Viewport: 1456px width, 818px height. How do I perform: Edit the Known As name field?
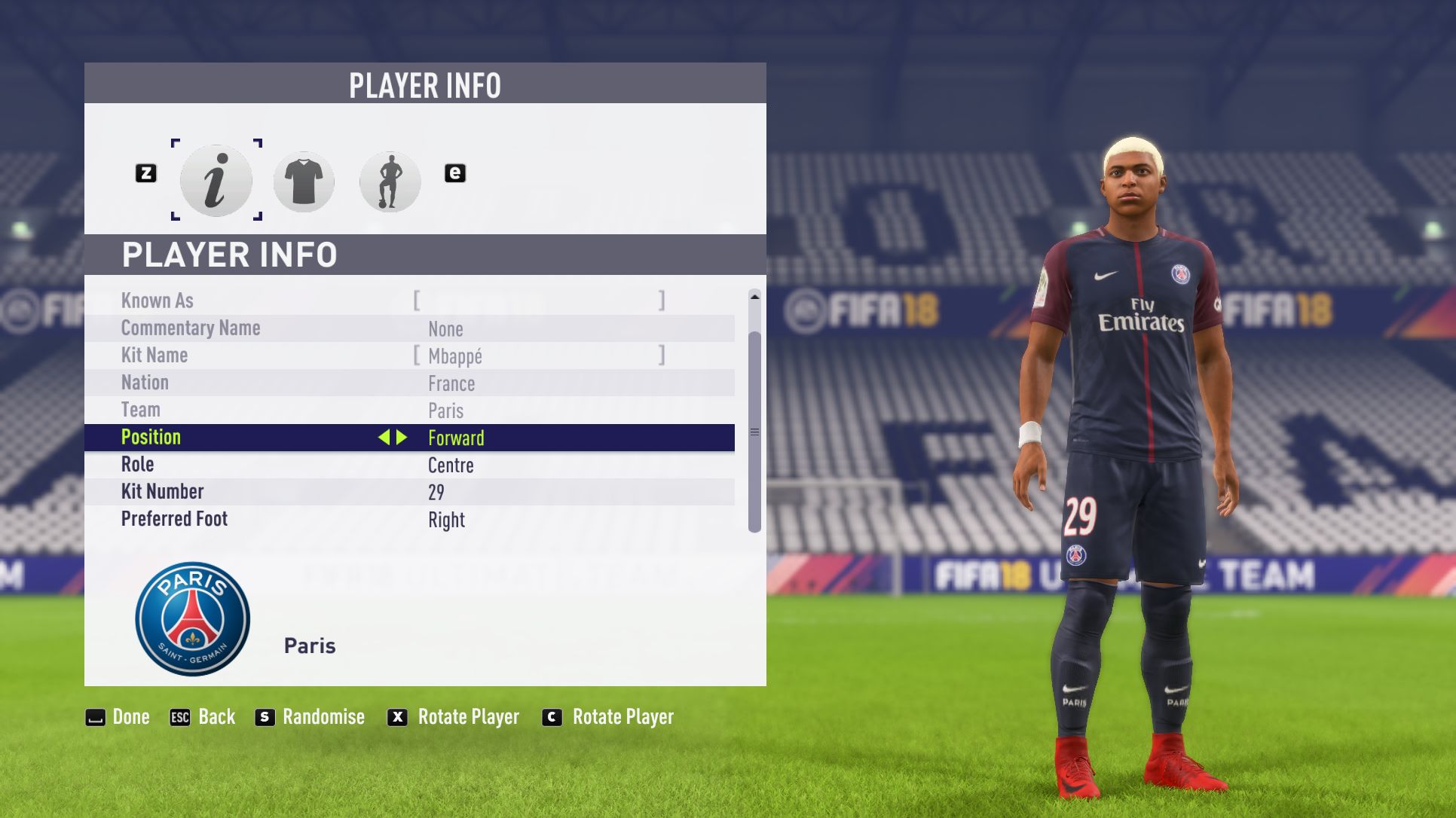click(538, 301)
